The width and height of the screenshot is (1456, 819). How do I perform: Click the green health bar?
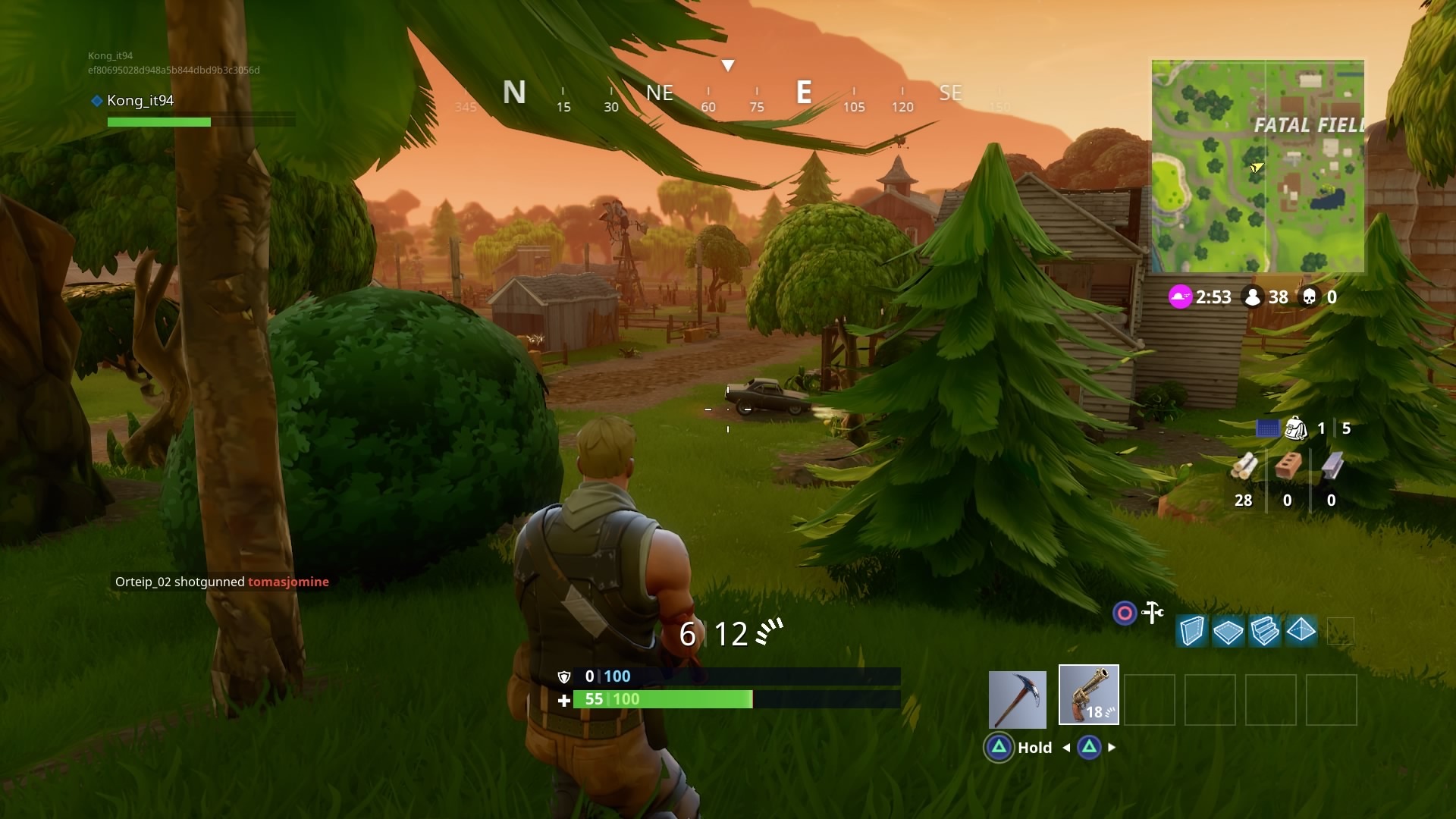point(664,699)
